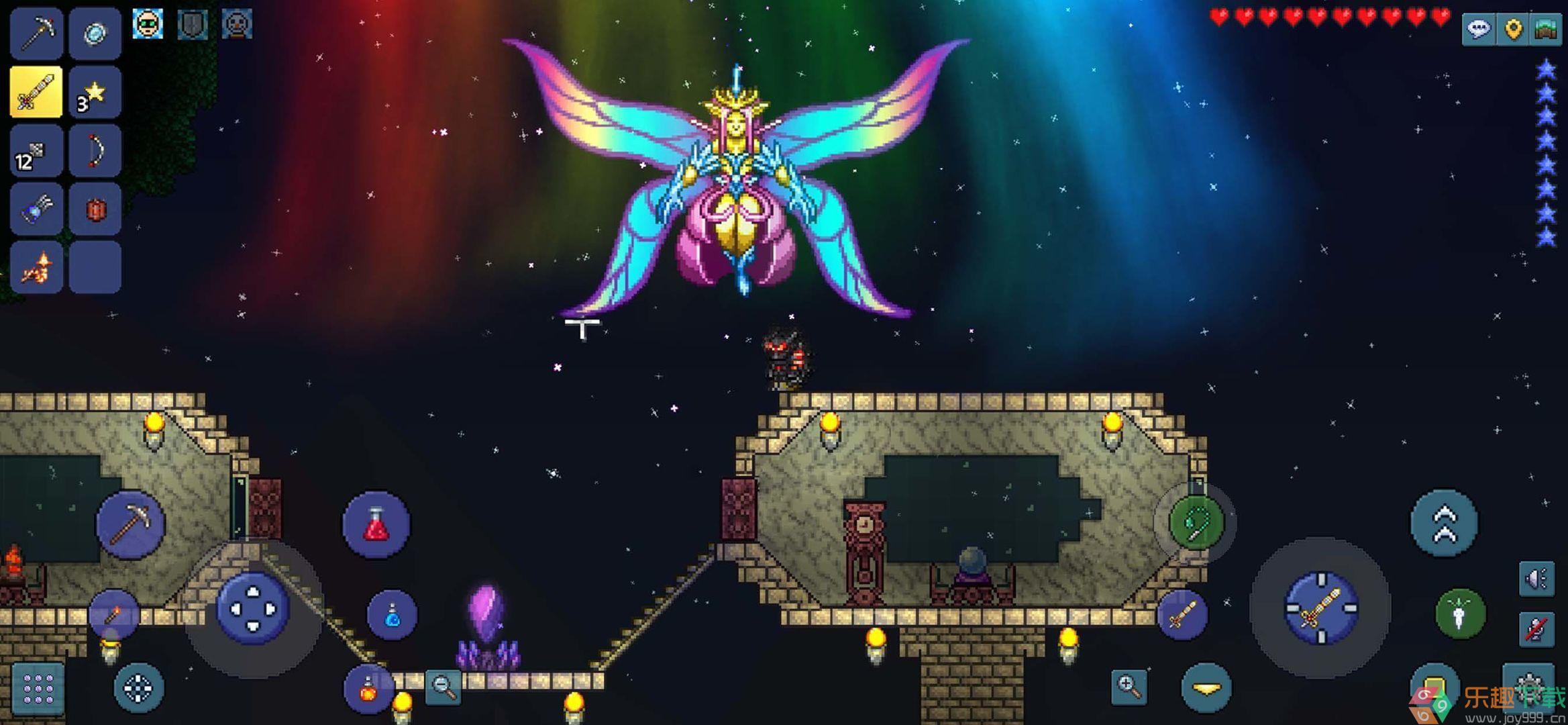Tap the double-arrow jump button
Image resolution: width=1568 pixels, height=725 pixels.
click(1445, 524)
